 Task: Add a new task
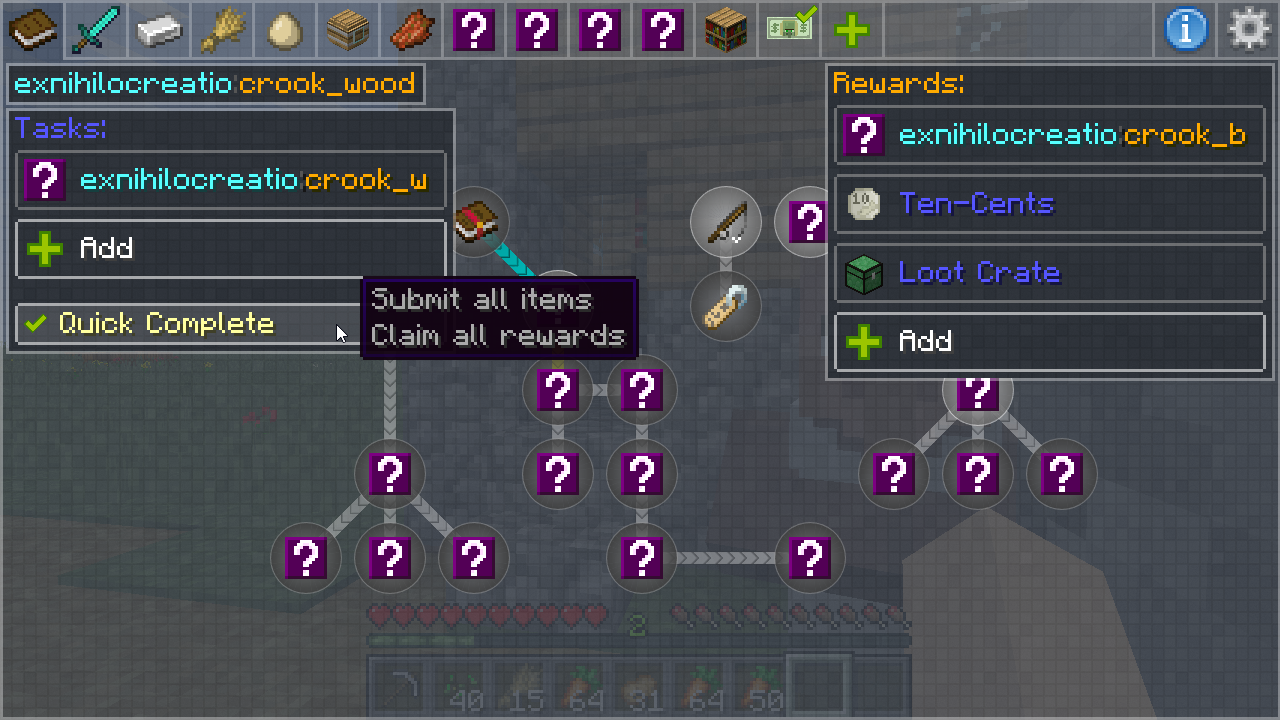[x=231, y=248]
